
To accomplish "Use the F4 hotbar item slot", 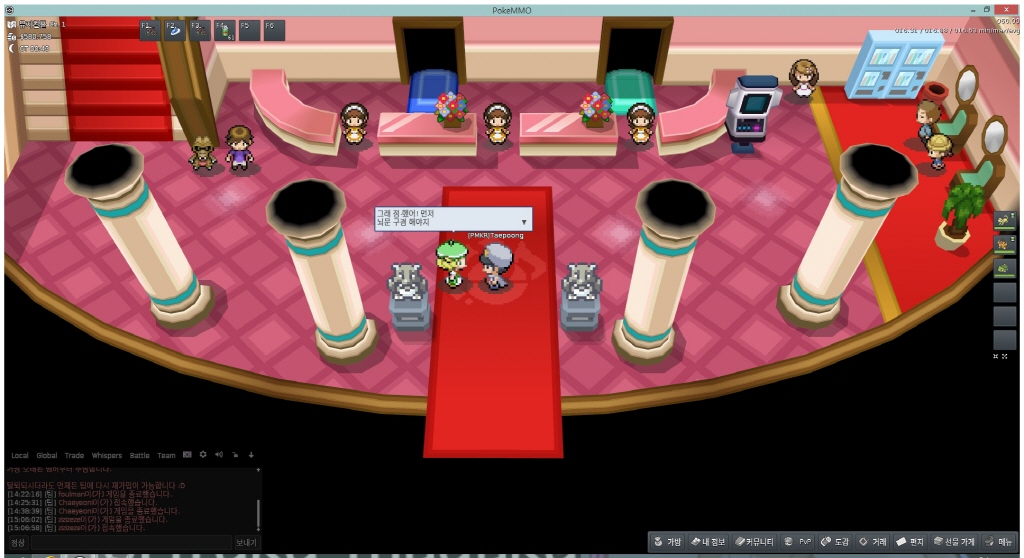I will click(224, 30).
